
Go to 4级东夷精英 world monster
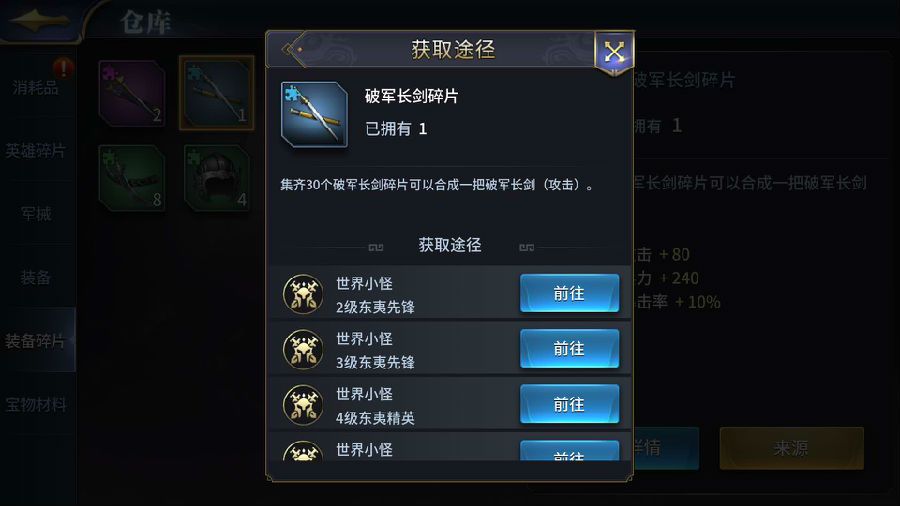click(569, 404)
